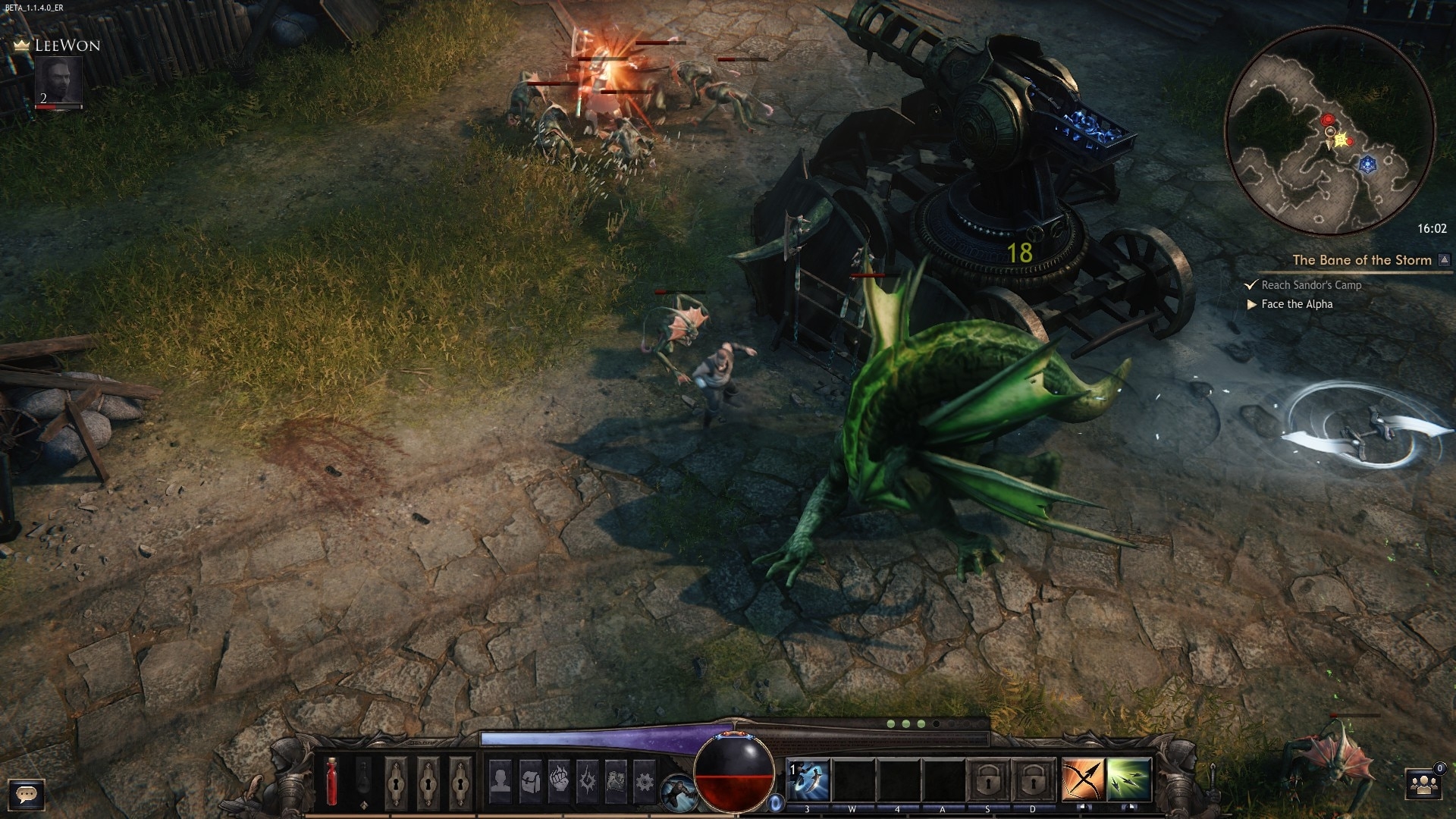Screen dimensions: 1456x819
Task: Open the chat speech bubble
Action: point(27,794)
